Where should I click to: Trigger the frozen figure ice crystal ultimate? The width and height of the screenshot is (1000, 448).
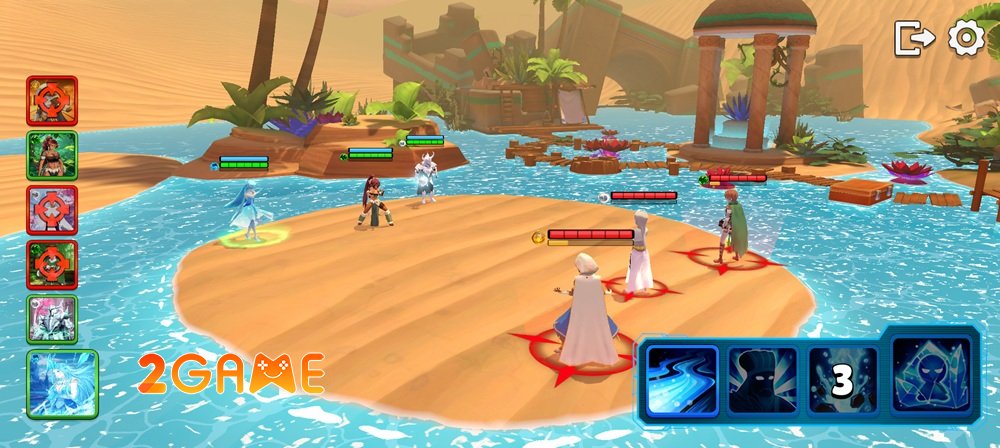tap(931, 375)
